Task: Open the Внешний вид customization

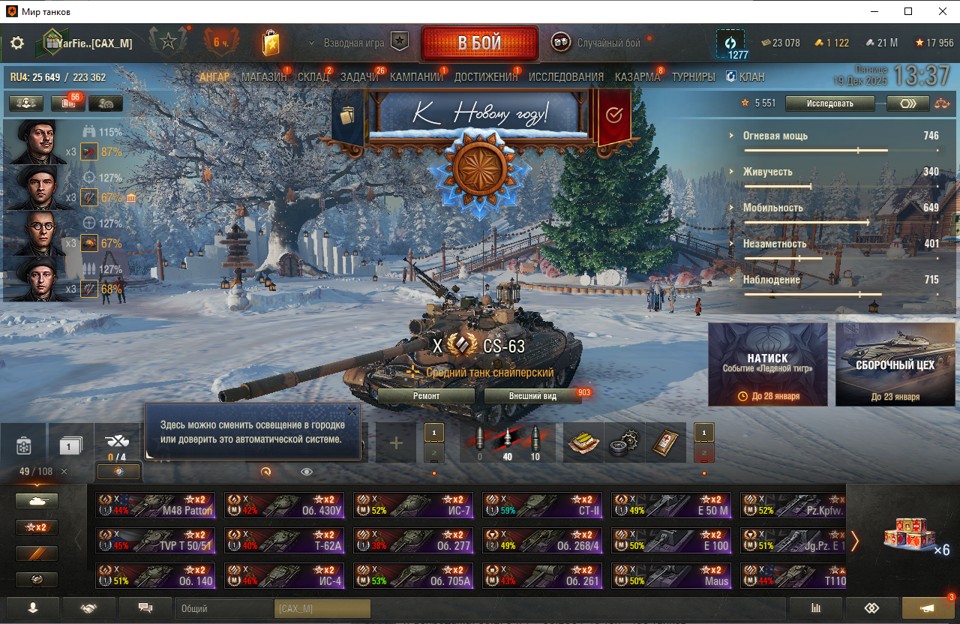Action: (532, 396)
